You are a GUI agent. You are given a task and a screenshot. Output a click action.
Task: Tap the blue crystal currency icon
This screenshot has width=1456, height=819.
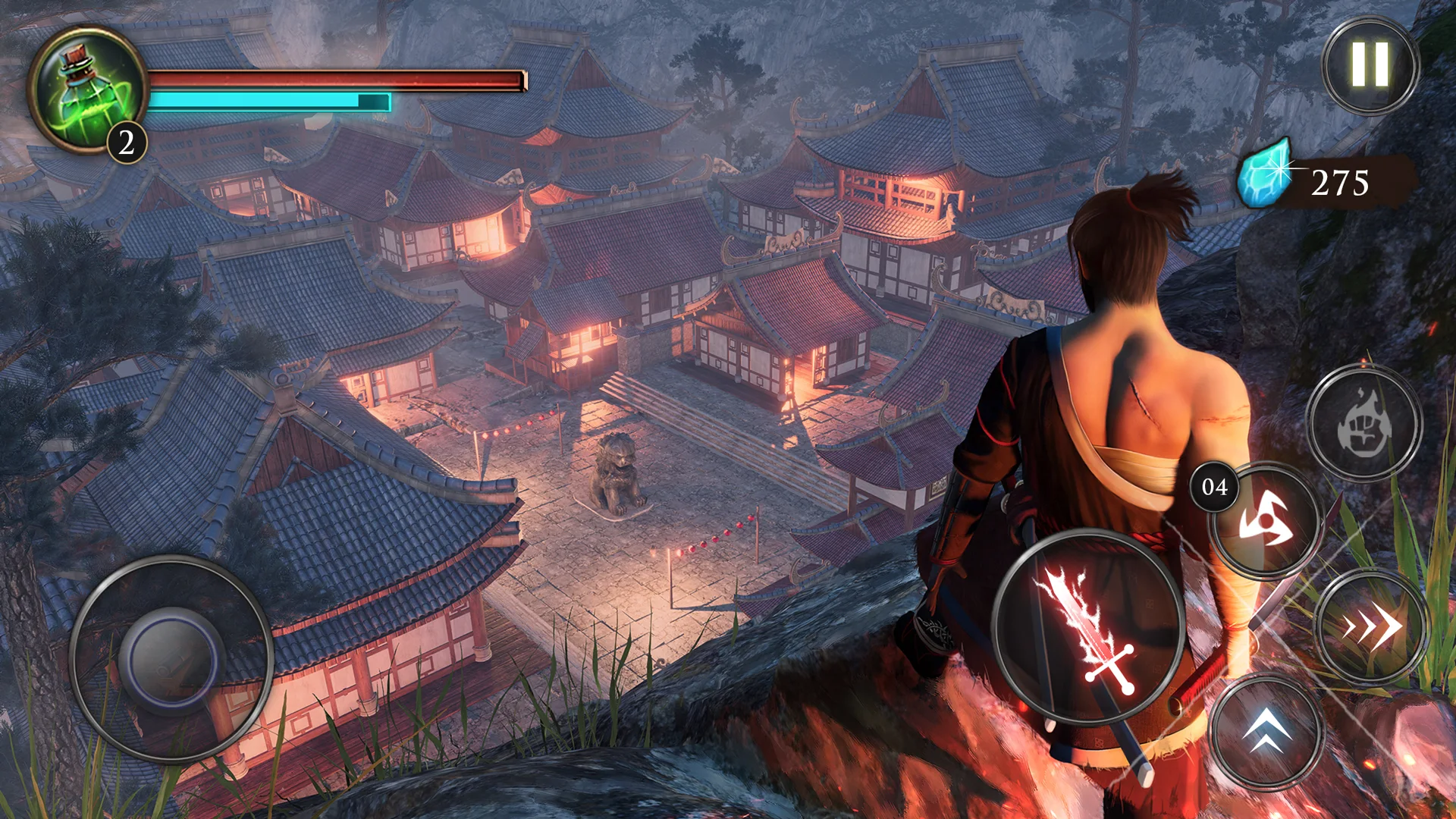(x=1264, y=173)
